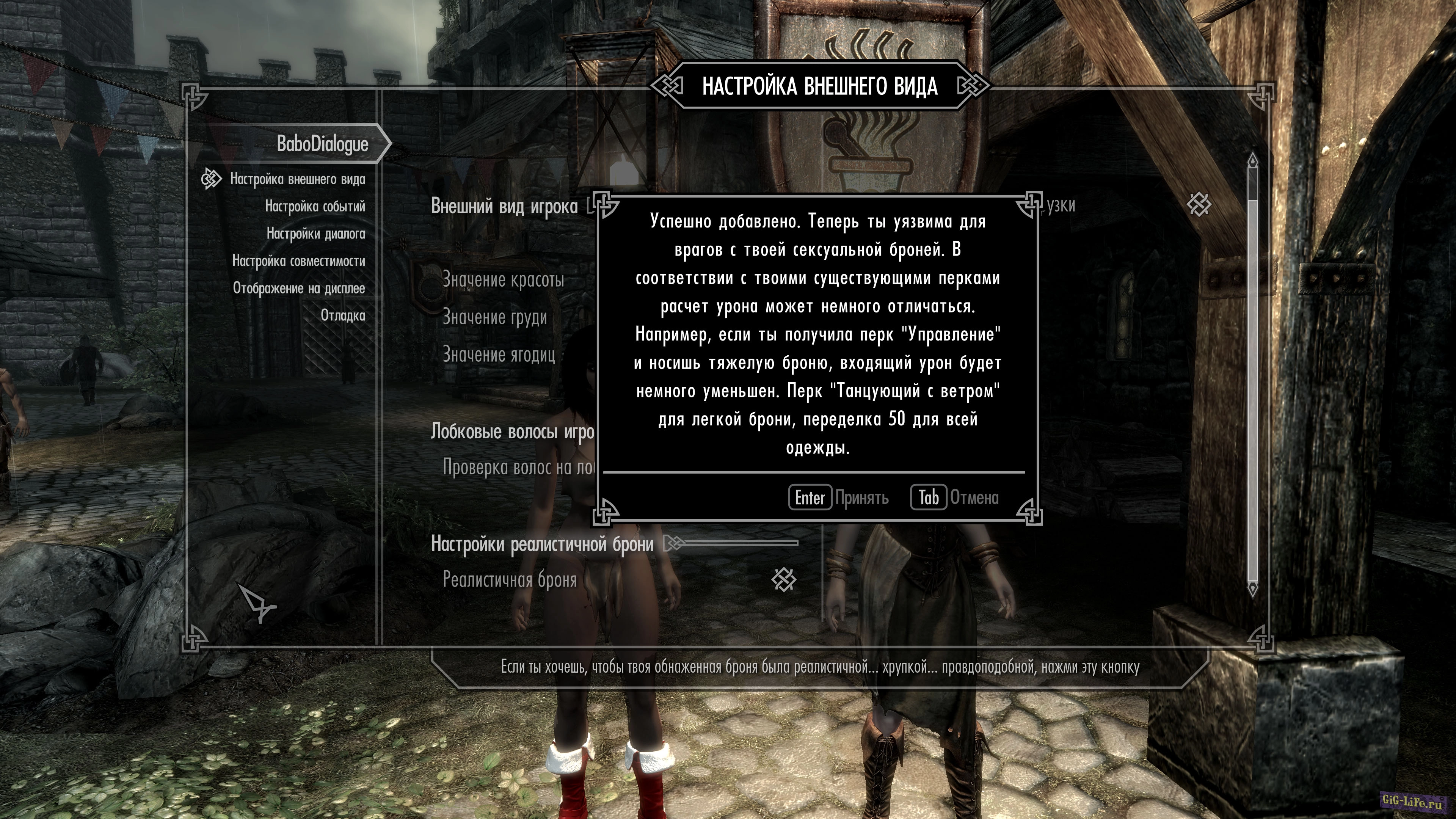Show Отображение на дисплее page

tap(299, 288)
